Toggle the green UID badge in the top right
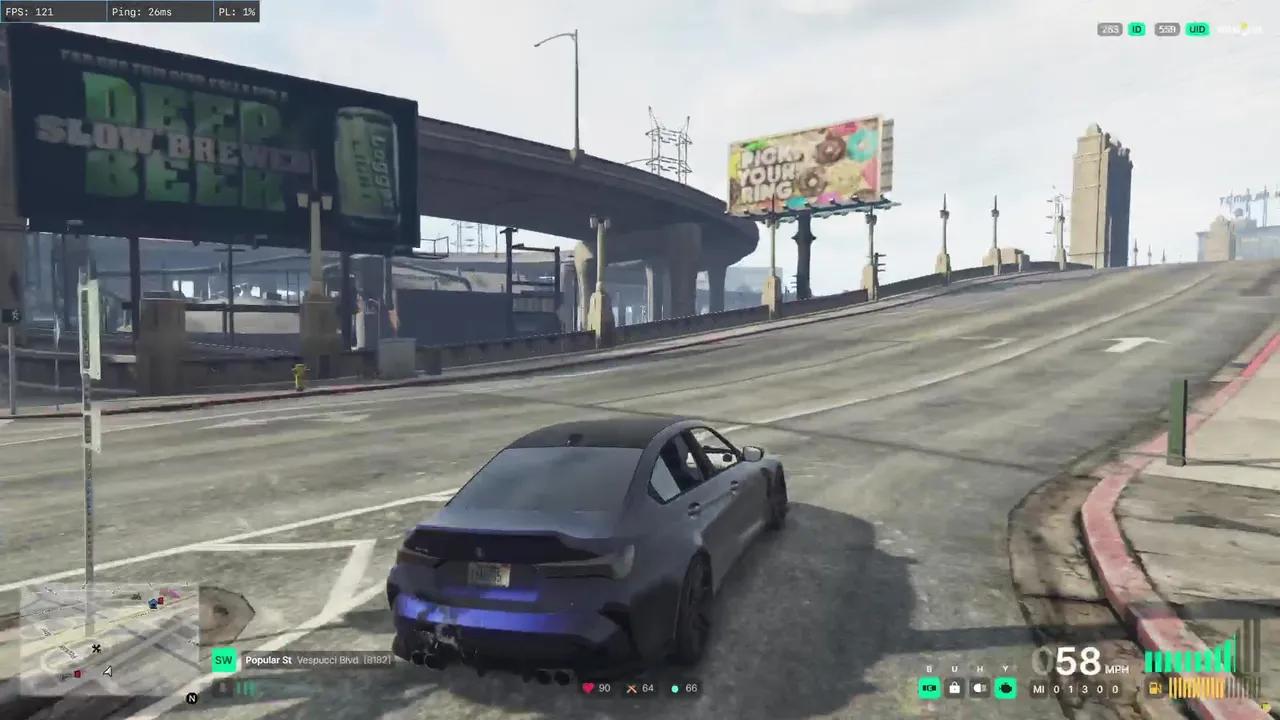Screen dimensions: 1280x720 coord(1197,29)
